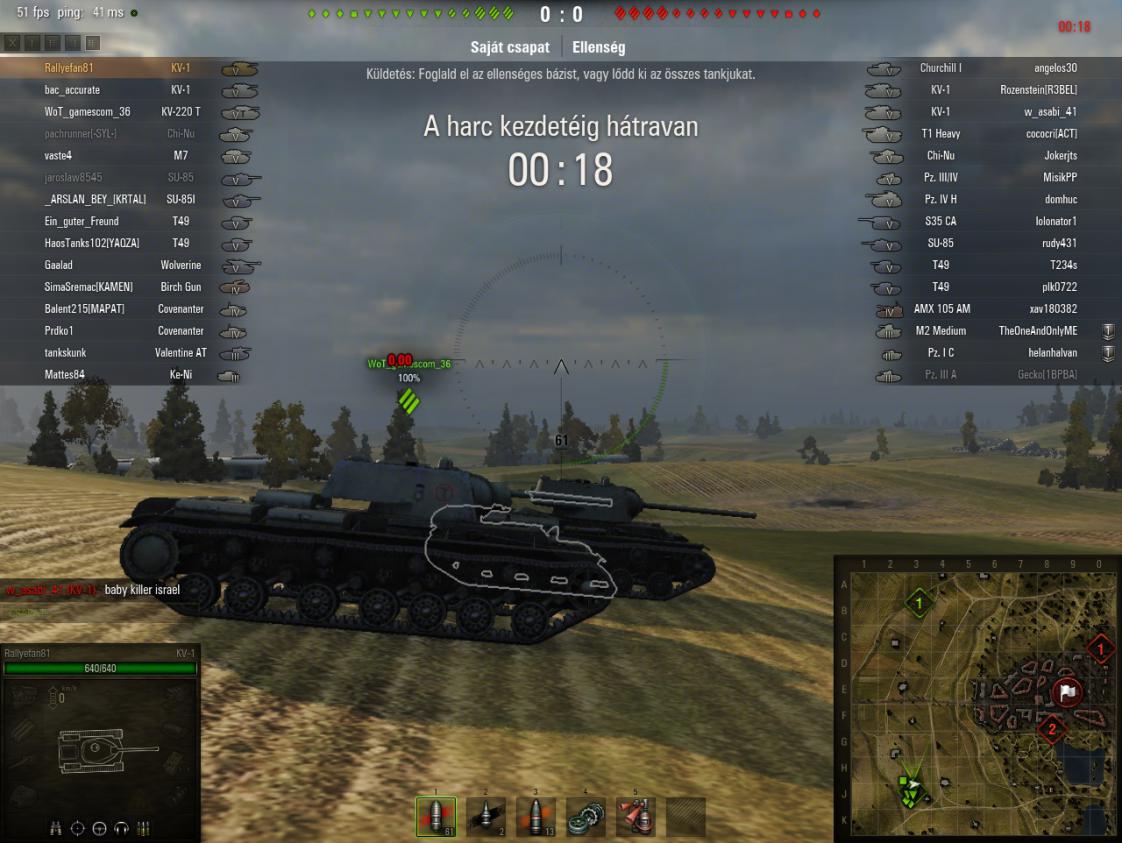1122x843 pixels.
Task: Switch to the Saját csapat tab
Action: 509,47
